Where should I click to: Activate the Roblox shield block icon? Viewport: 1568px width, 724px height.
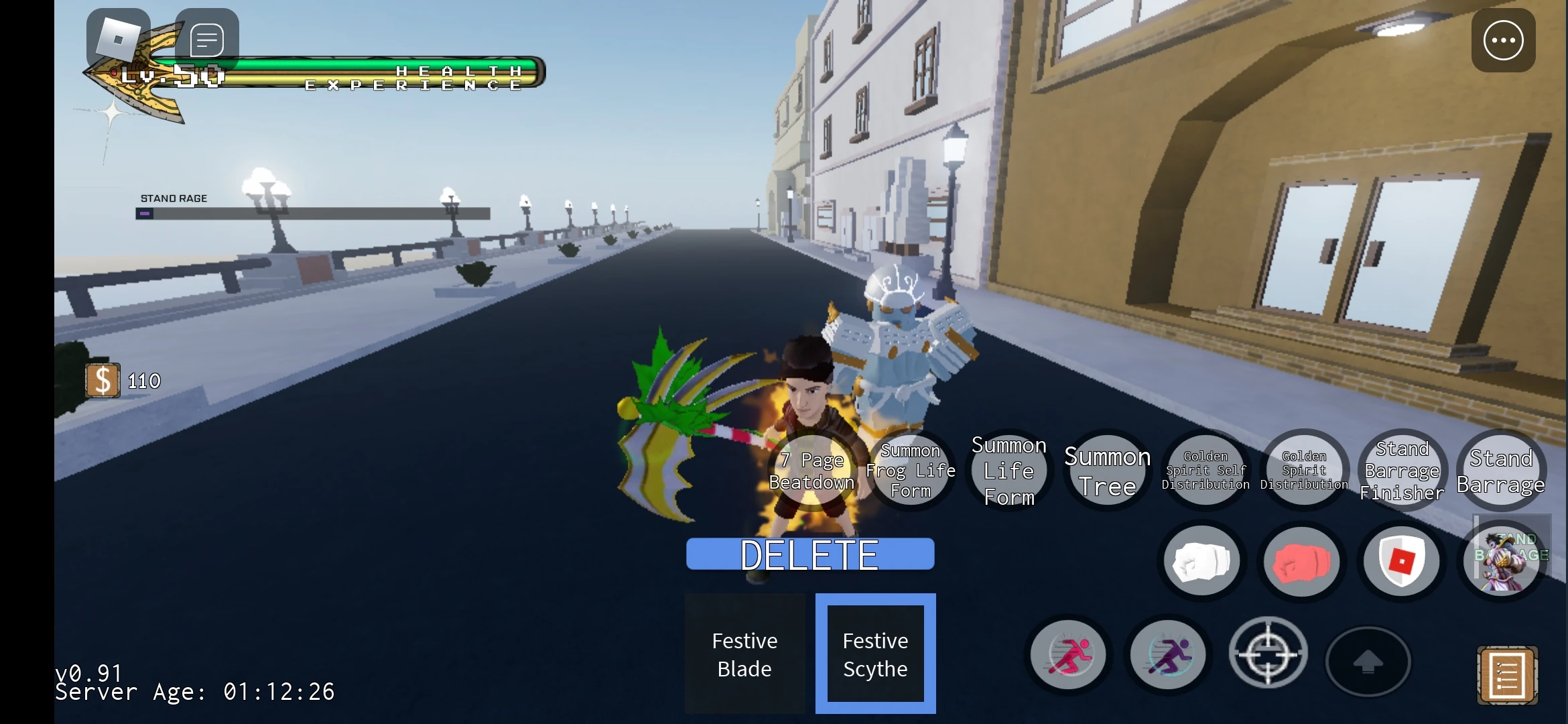click(x=1402, y=560)
